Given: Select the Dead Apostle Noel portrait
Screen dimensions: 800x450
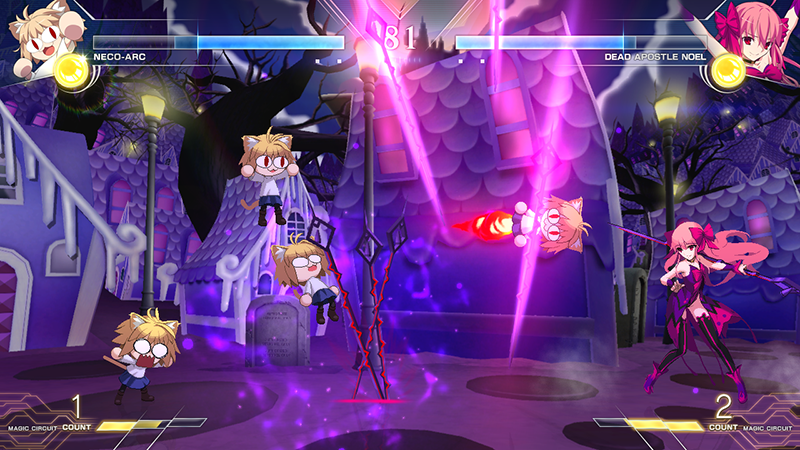Looking at the screenshot, I should [x=760, y=34].
